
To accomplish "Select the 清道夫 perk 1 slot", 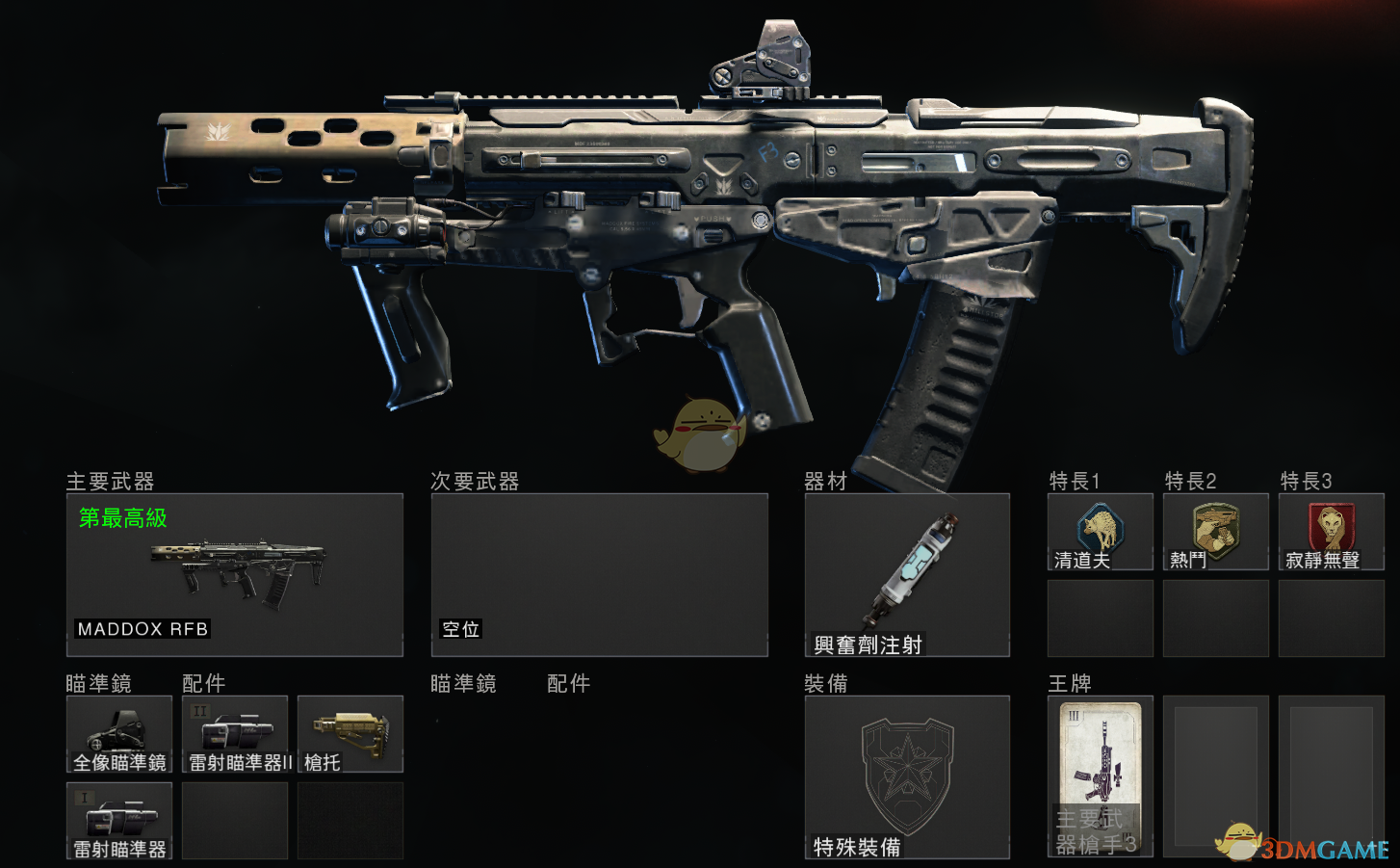I will click(x=1101, y=532).
